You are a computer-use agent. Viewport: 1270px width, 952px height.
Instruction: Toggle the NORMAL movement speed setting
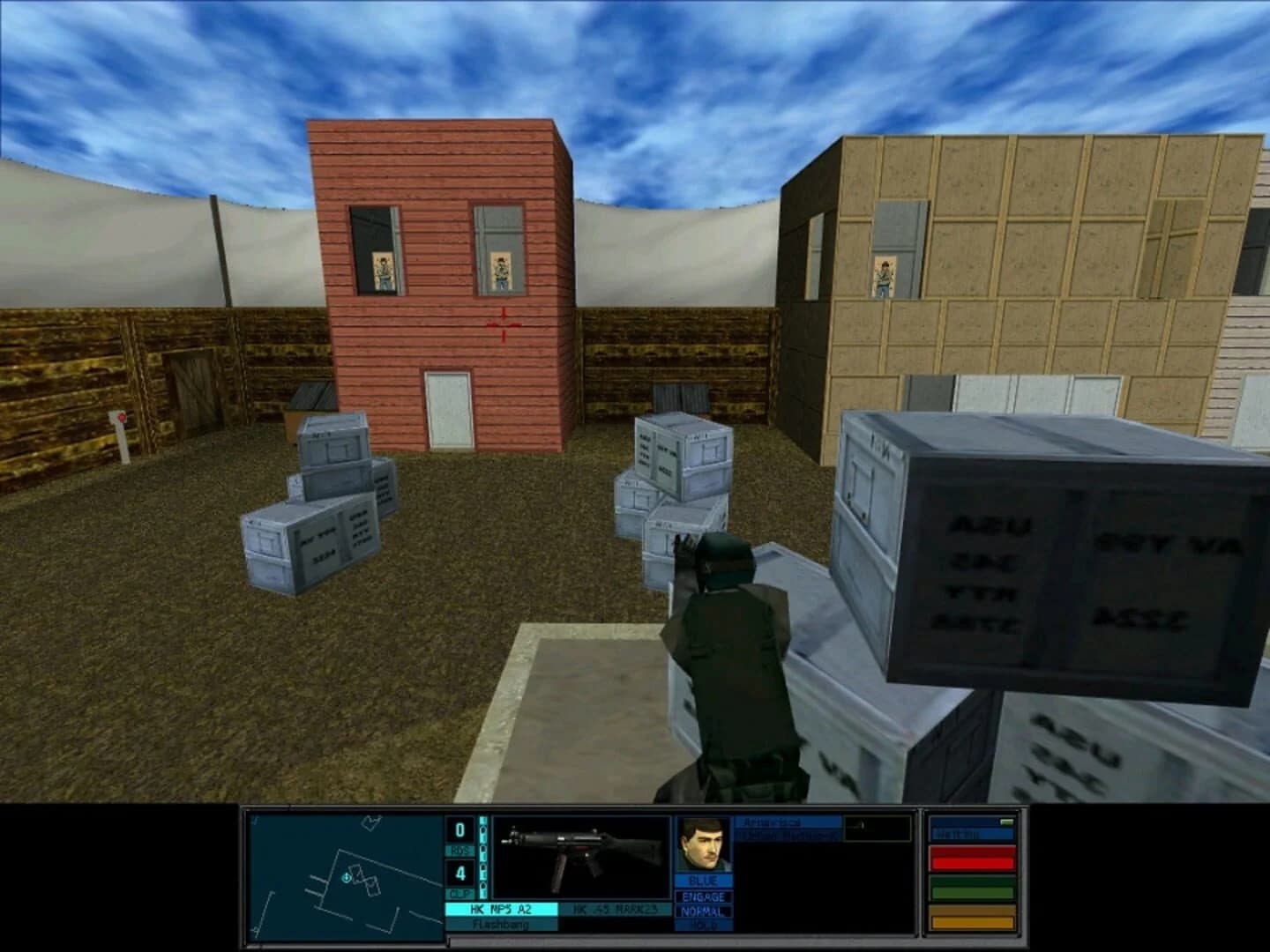(x=703, y=913)
